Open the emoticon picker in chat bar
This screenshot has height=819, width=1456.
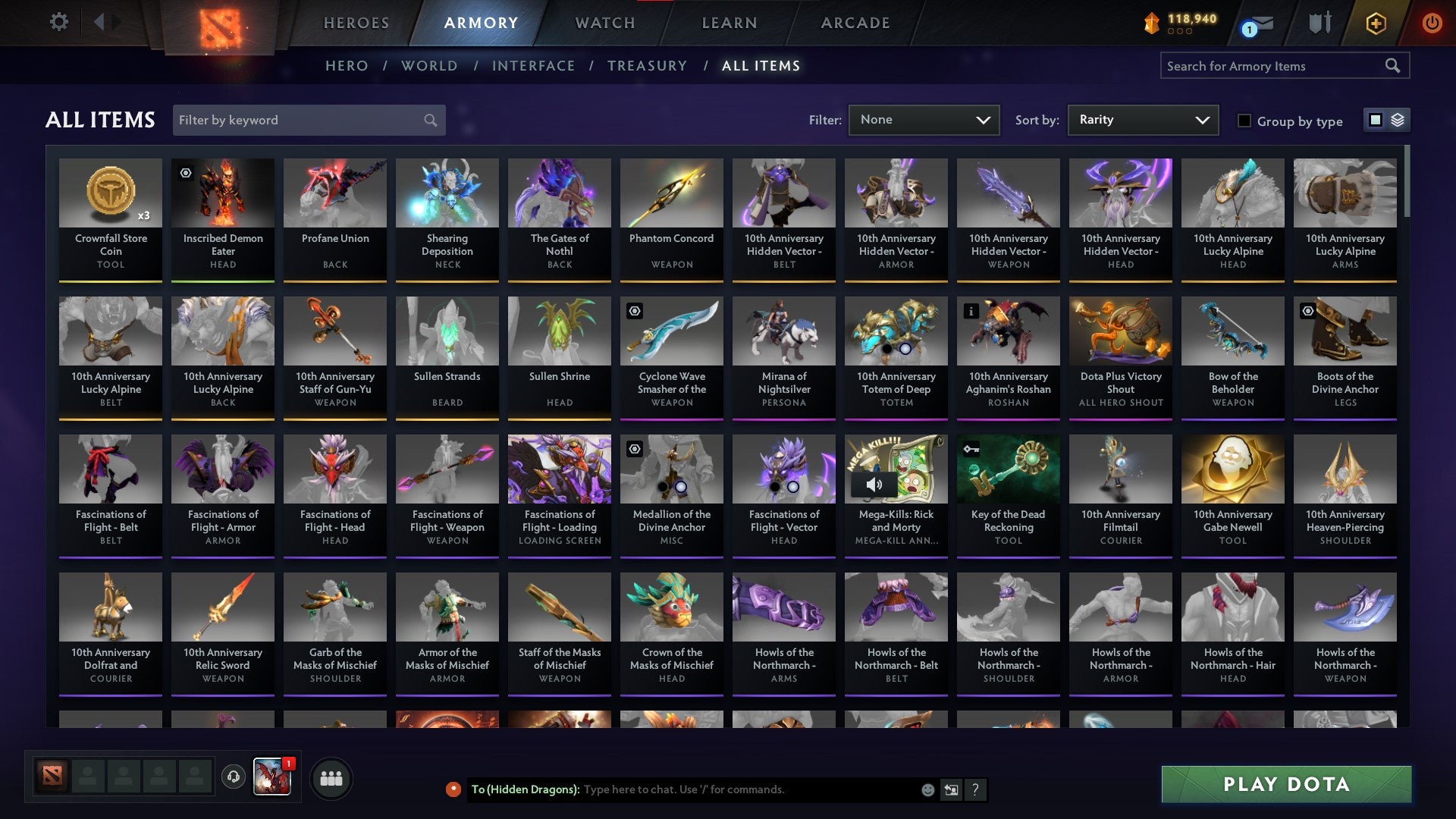coord(927,789)
